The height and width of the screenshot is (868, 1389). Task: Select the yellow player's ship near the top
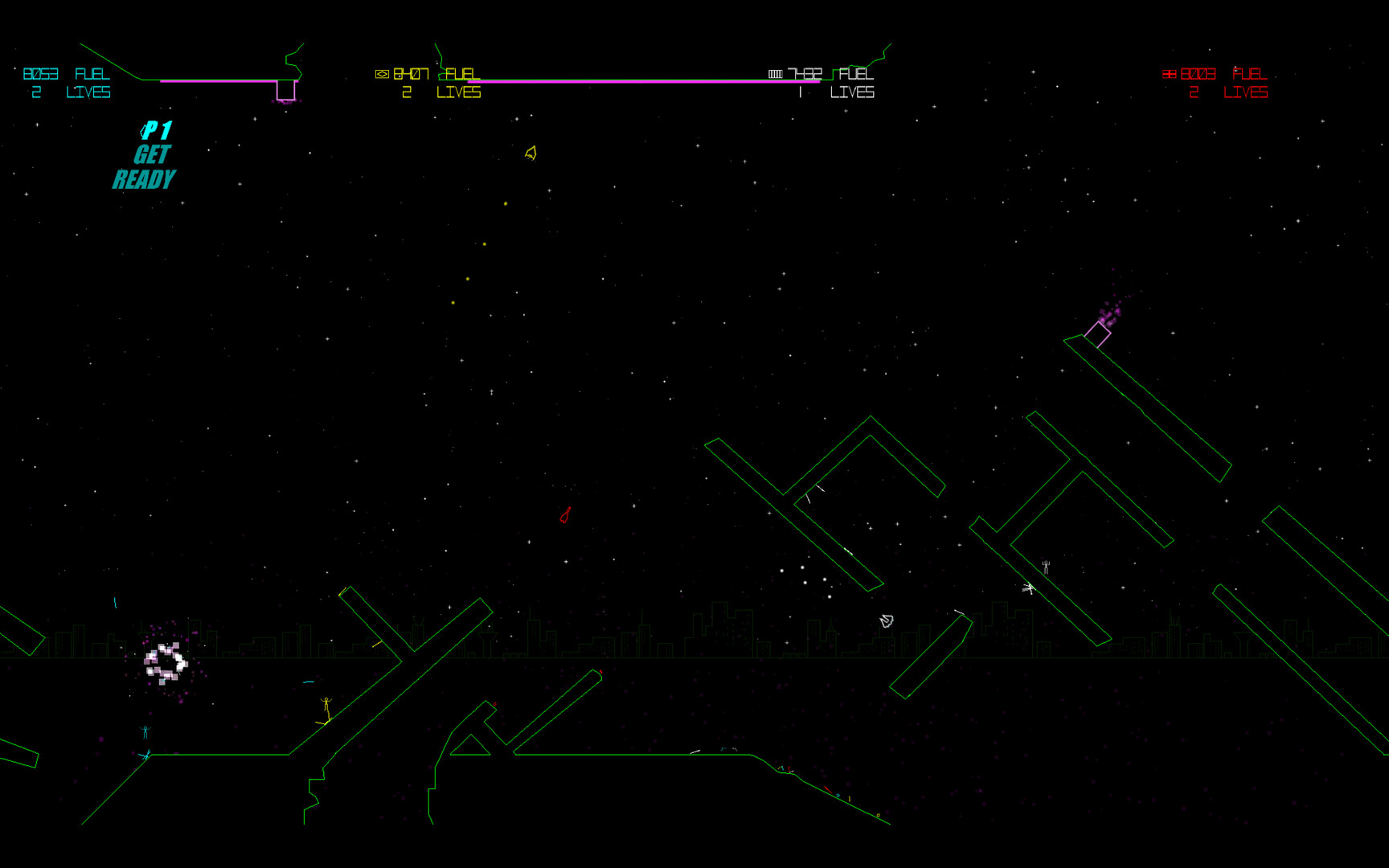point(530,153)
